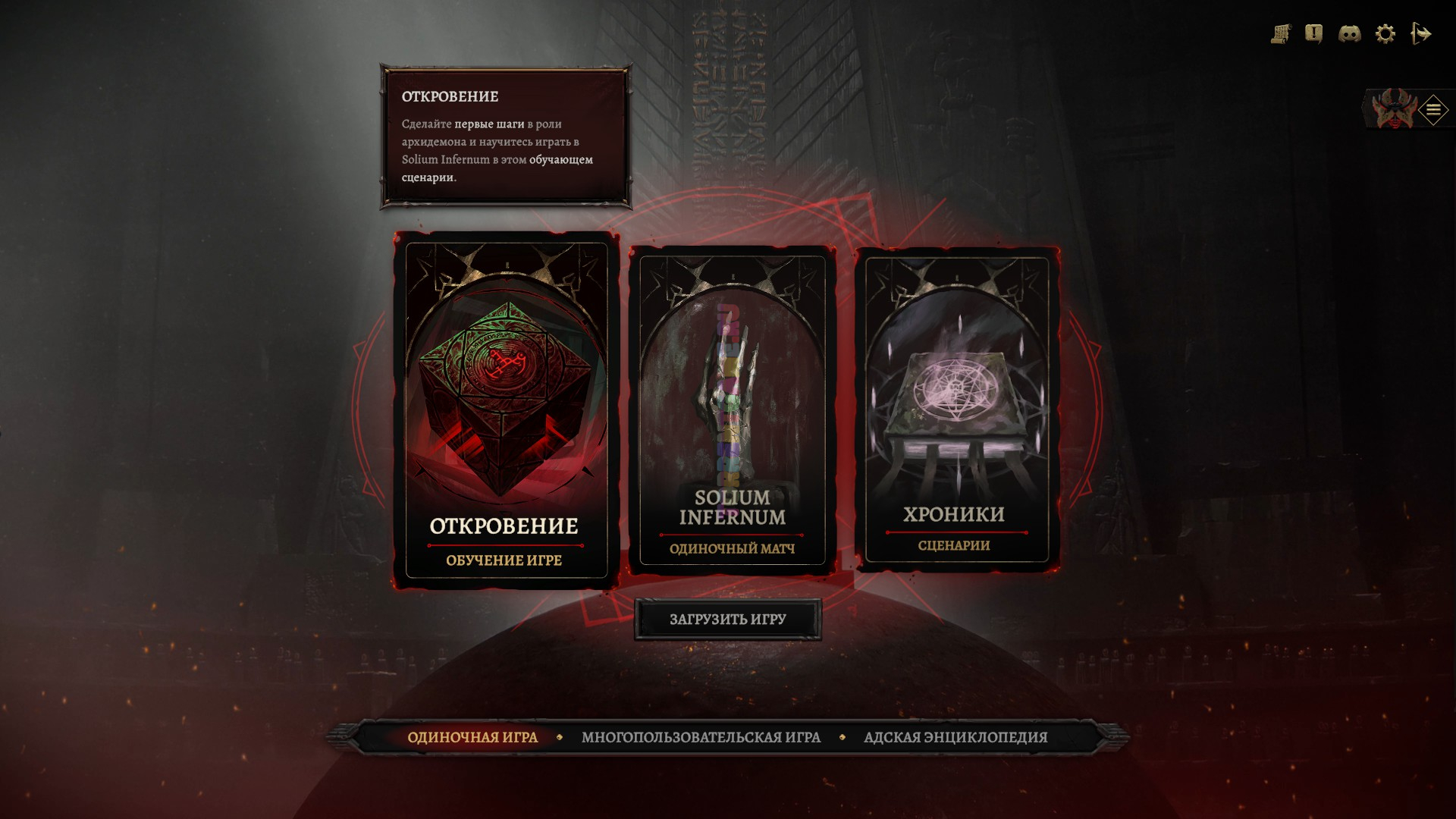Screen dimensions: 1456x819
Task: Exit the game with the door arrow icon
Action: coord(1420,34)
